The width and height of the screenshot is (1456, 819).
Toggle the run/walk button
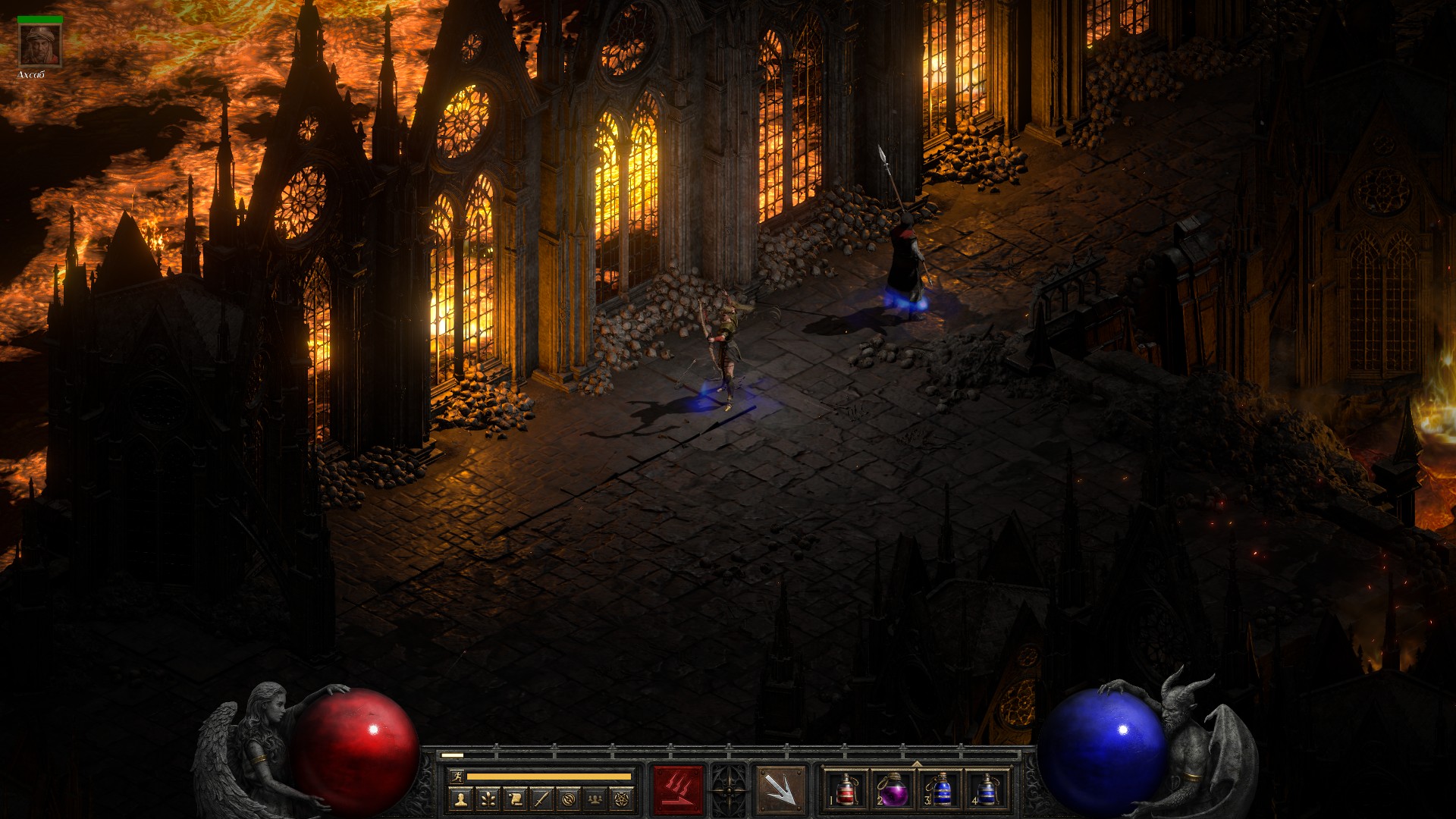click(x=457, y=776)
